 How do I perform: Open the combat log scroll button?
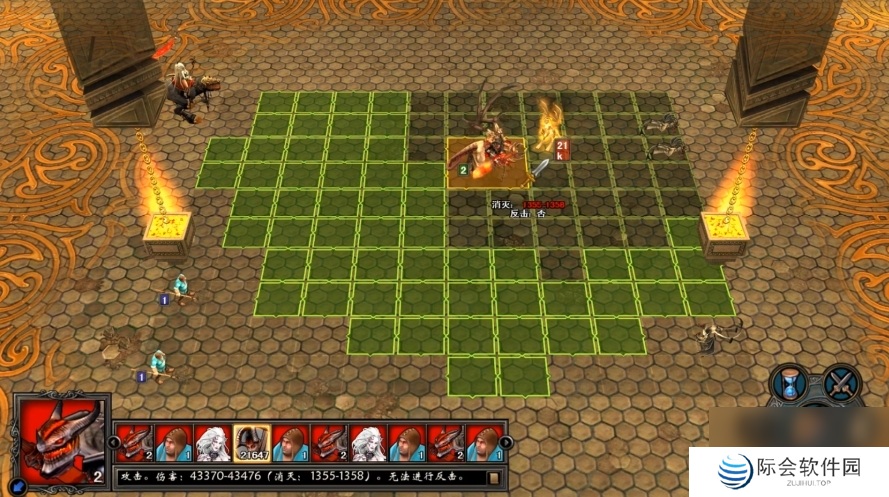coord(494,477)
